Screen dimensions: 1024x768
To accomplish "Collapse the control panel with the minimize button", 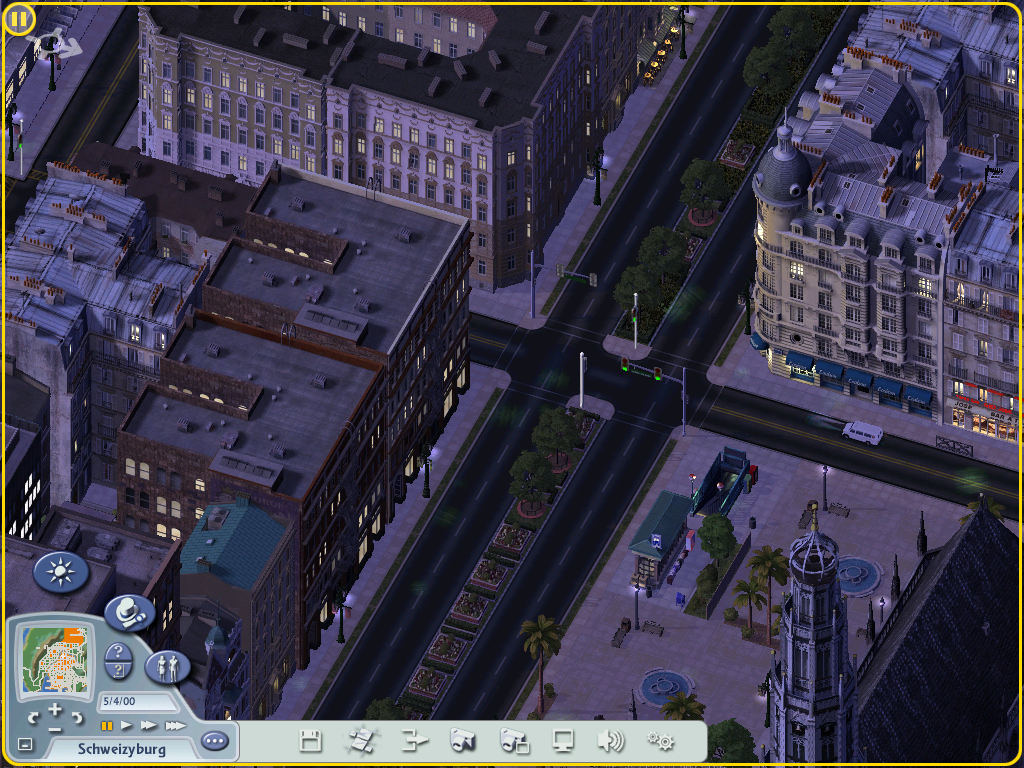I will [x=25, y=745].
